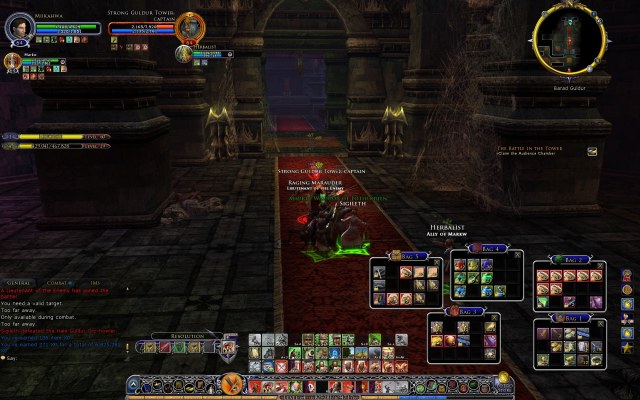
Task: Click the Say chat input line
Action: (x=60, y=357)
